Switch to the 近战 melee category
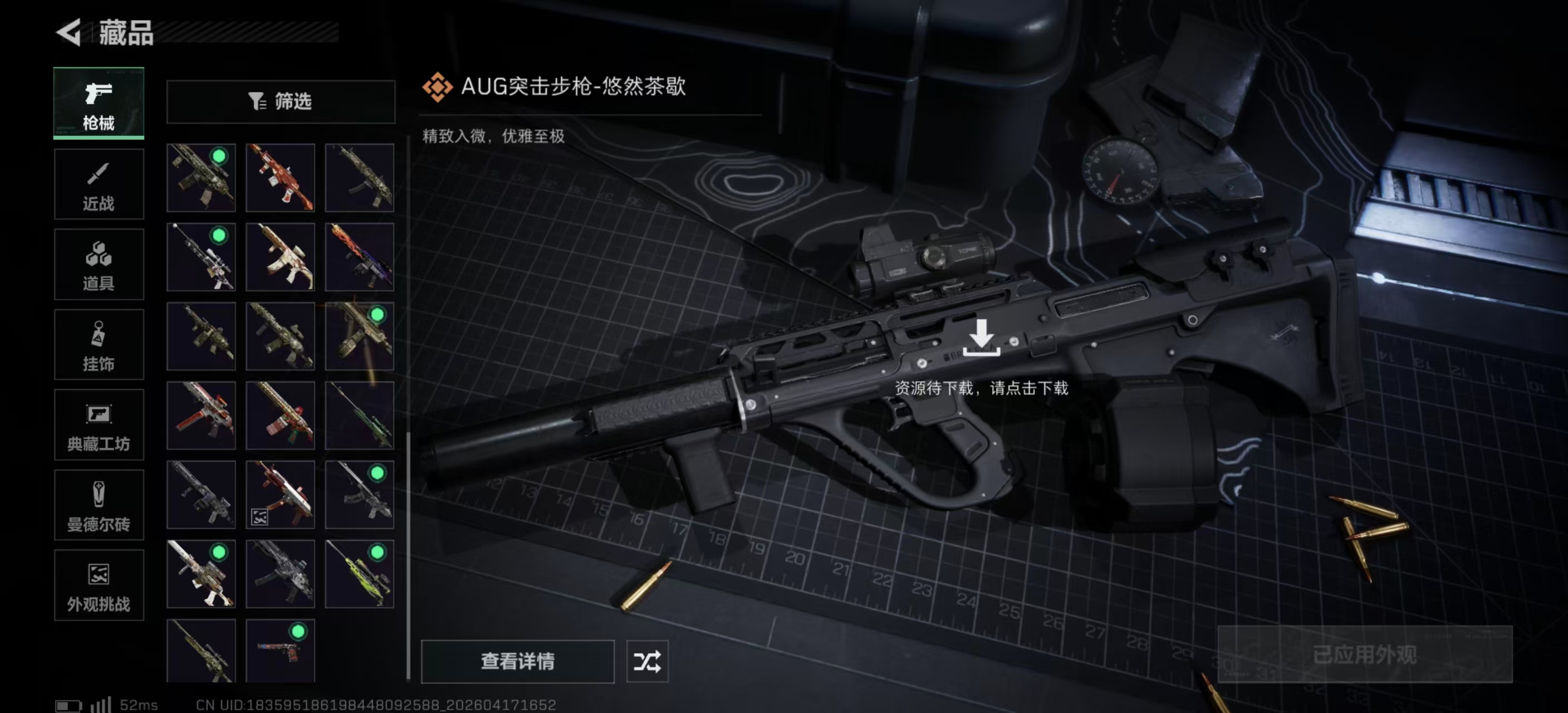 99,184
